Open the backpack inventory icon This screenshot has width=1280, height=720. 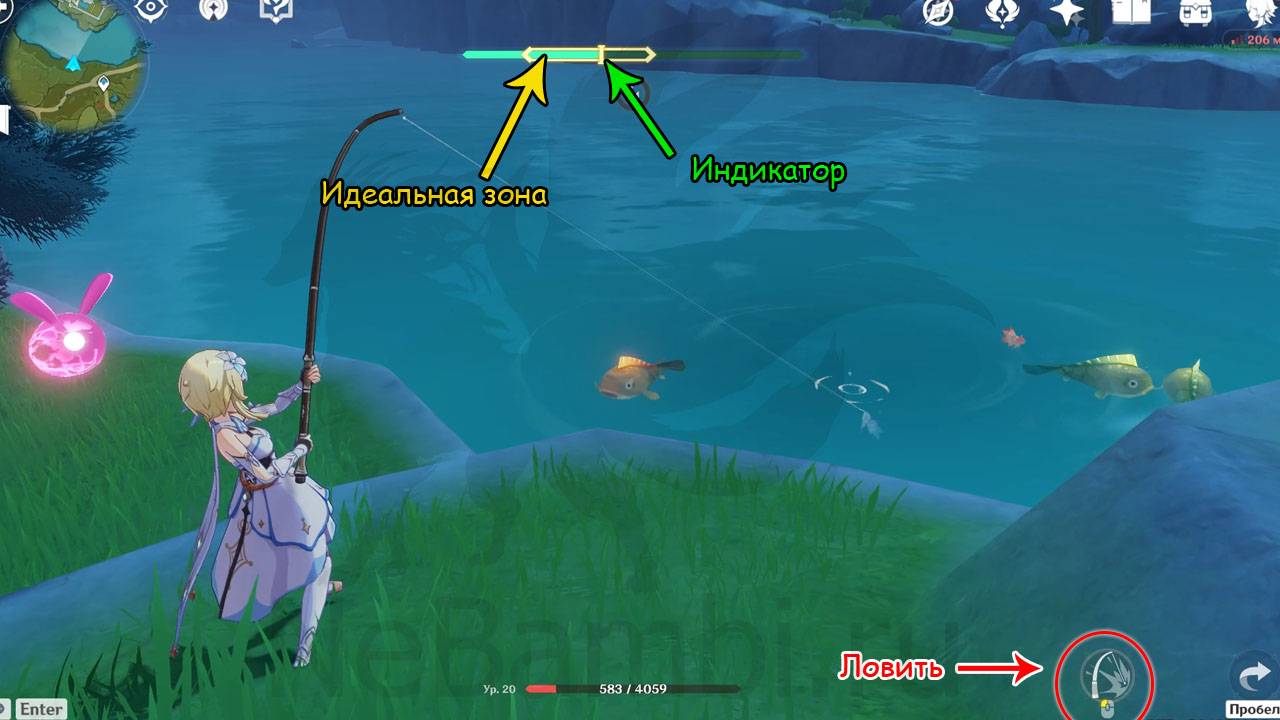point(1193,11)
